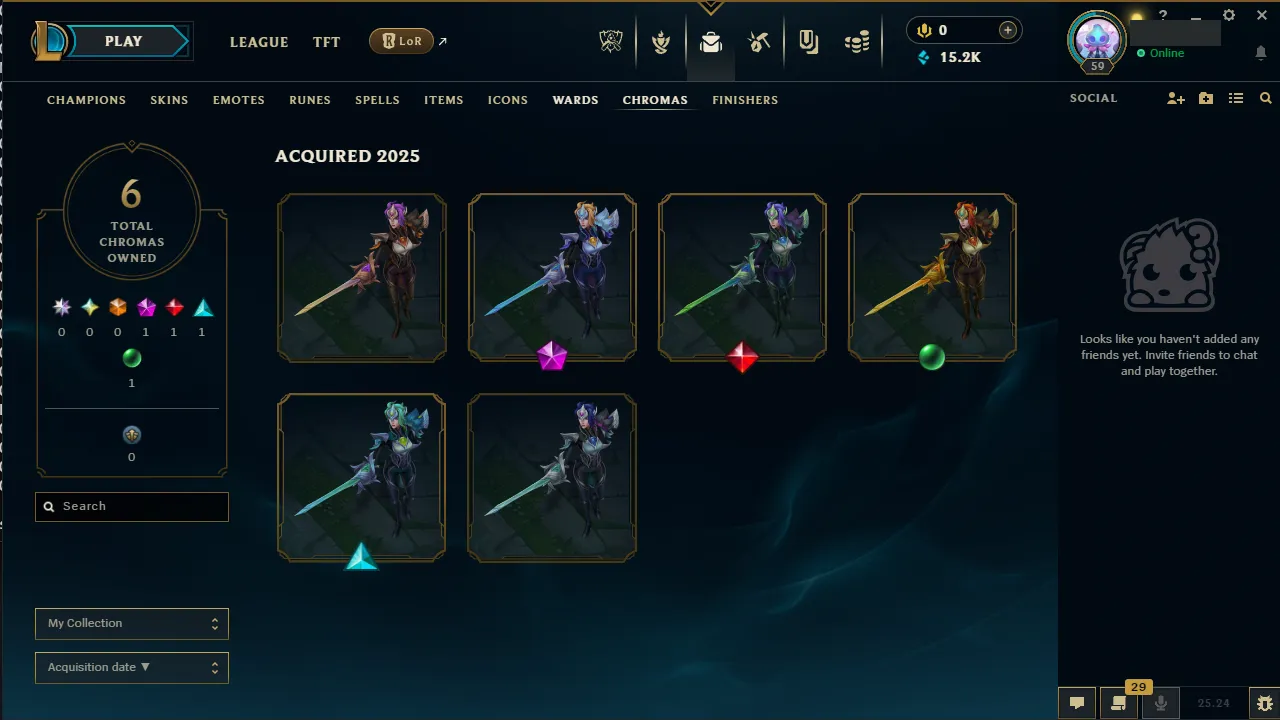The height and width of the screenshot is (720, 1280).
Task: Click the green orb chroma swatch
Action: tap(132, 358)
